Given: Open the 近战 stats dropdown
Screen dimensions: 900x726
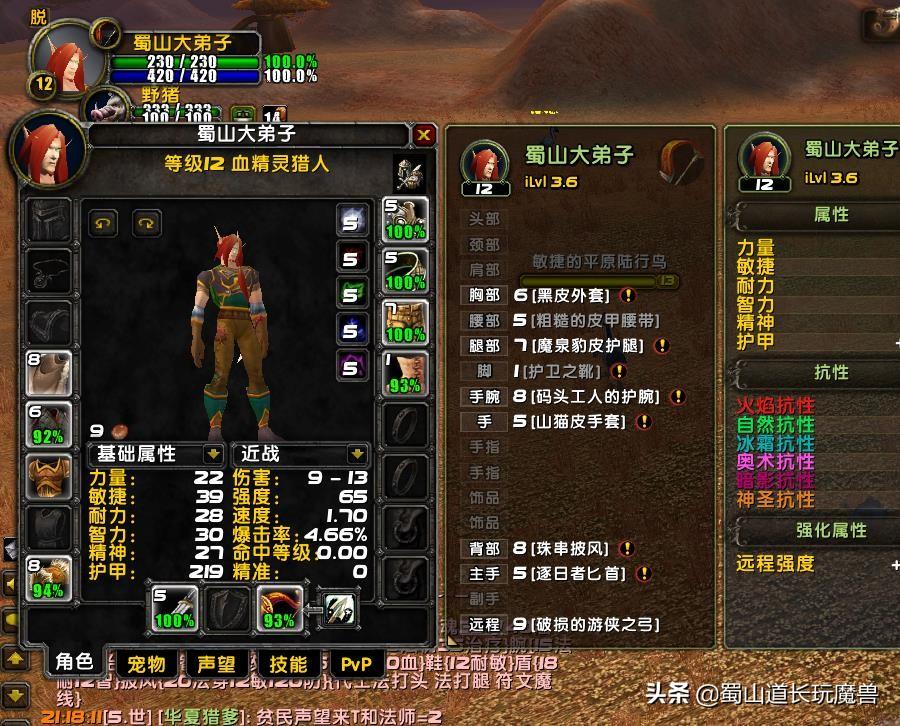Looking at the screenshot, I should [356, 454].
